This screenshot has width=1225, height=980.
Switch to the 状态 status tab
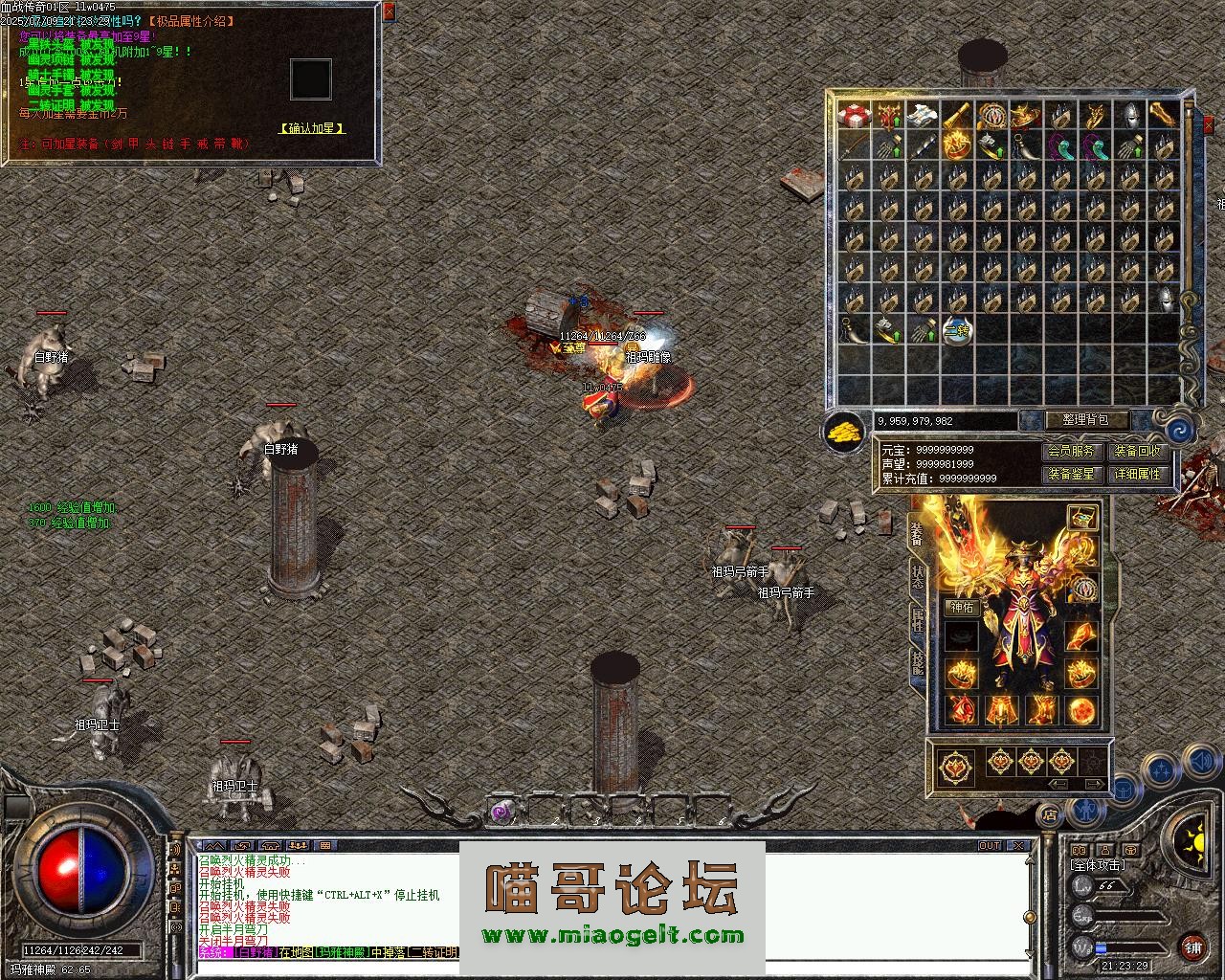[x=918, y=574]
